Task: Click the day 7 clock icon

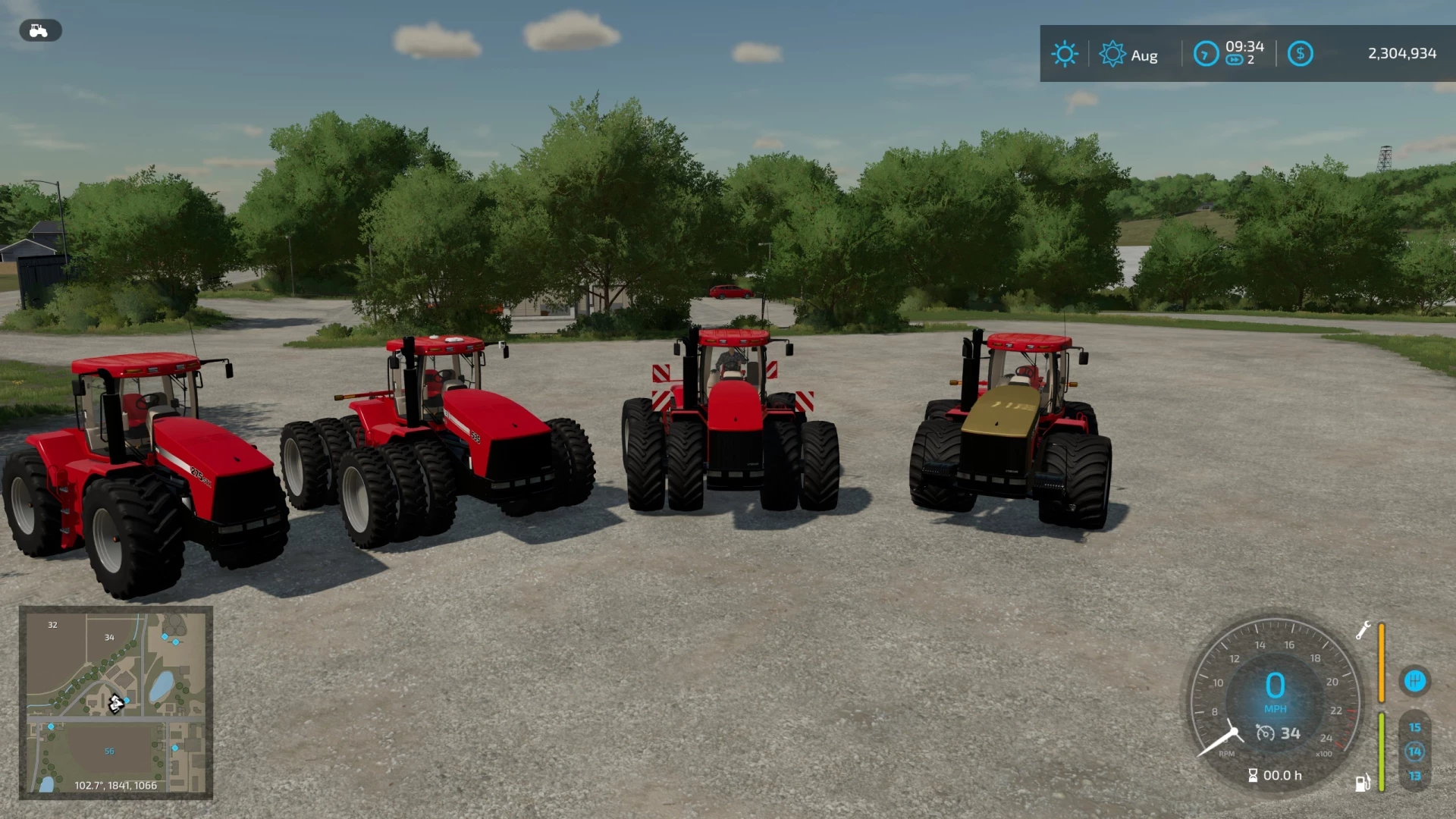Action: coord(1206,54)
